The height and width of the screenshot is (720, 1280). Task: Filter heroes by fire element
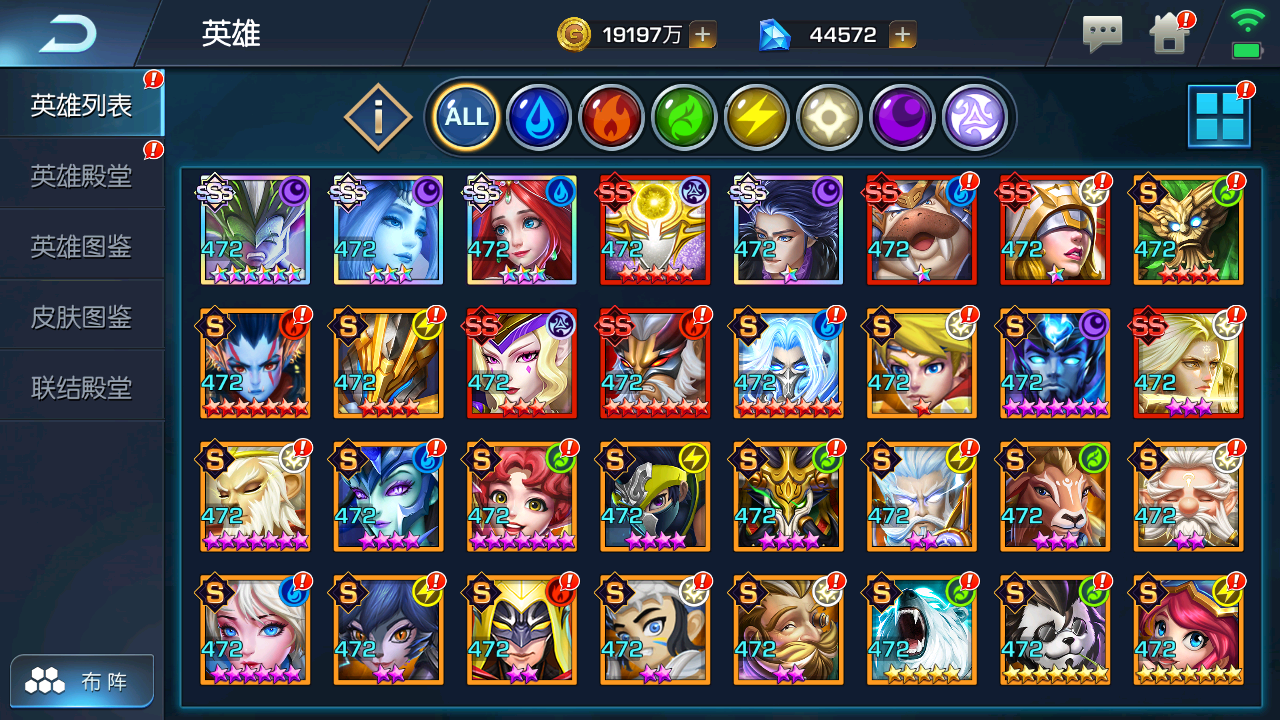click(x=611, y=117)
